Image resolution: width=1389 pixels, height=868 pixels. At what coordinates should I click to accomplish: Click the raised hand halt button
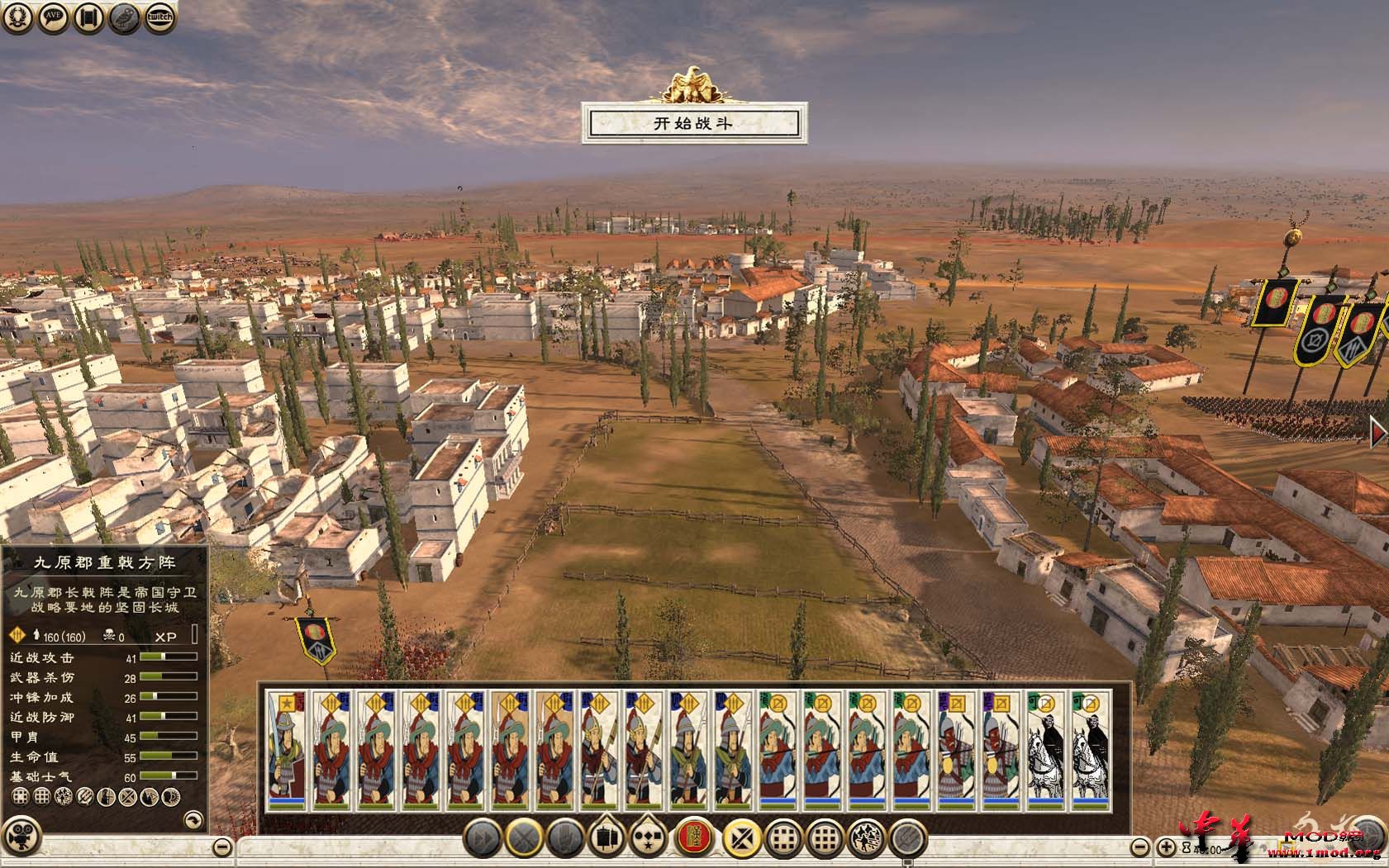pyautogui.click(x=566, y=839)
